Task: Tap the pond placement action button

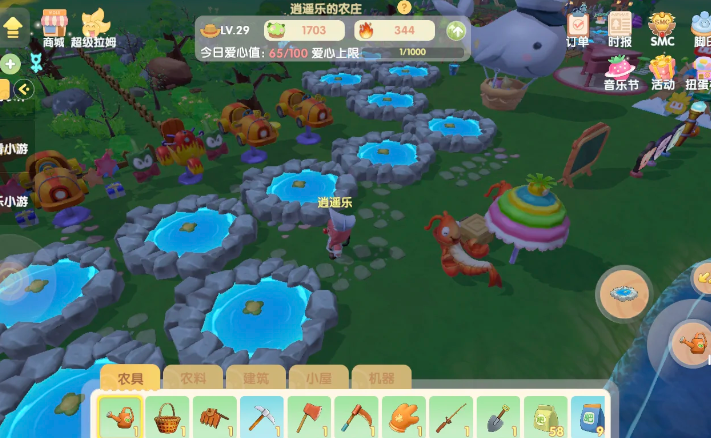Action: pyautogui.click(x=625, y=292)
